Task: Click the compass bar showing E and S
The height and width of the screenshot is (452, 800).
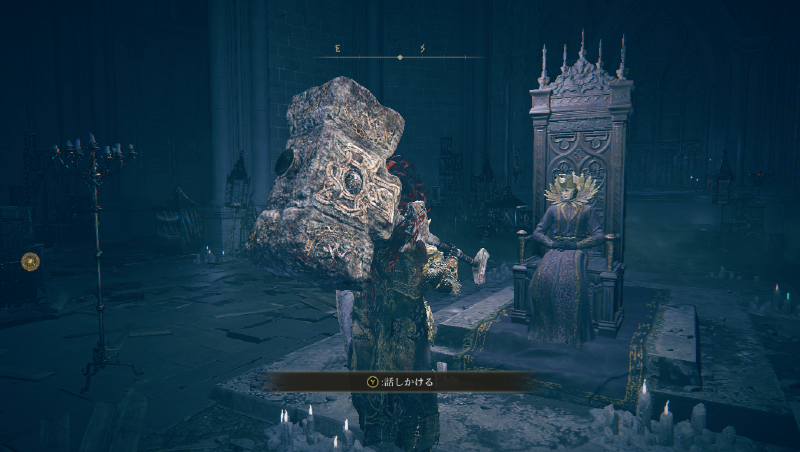Action: 400,56
